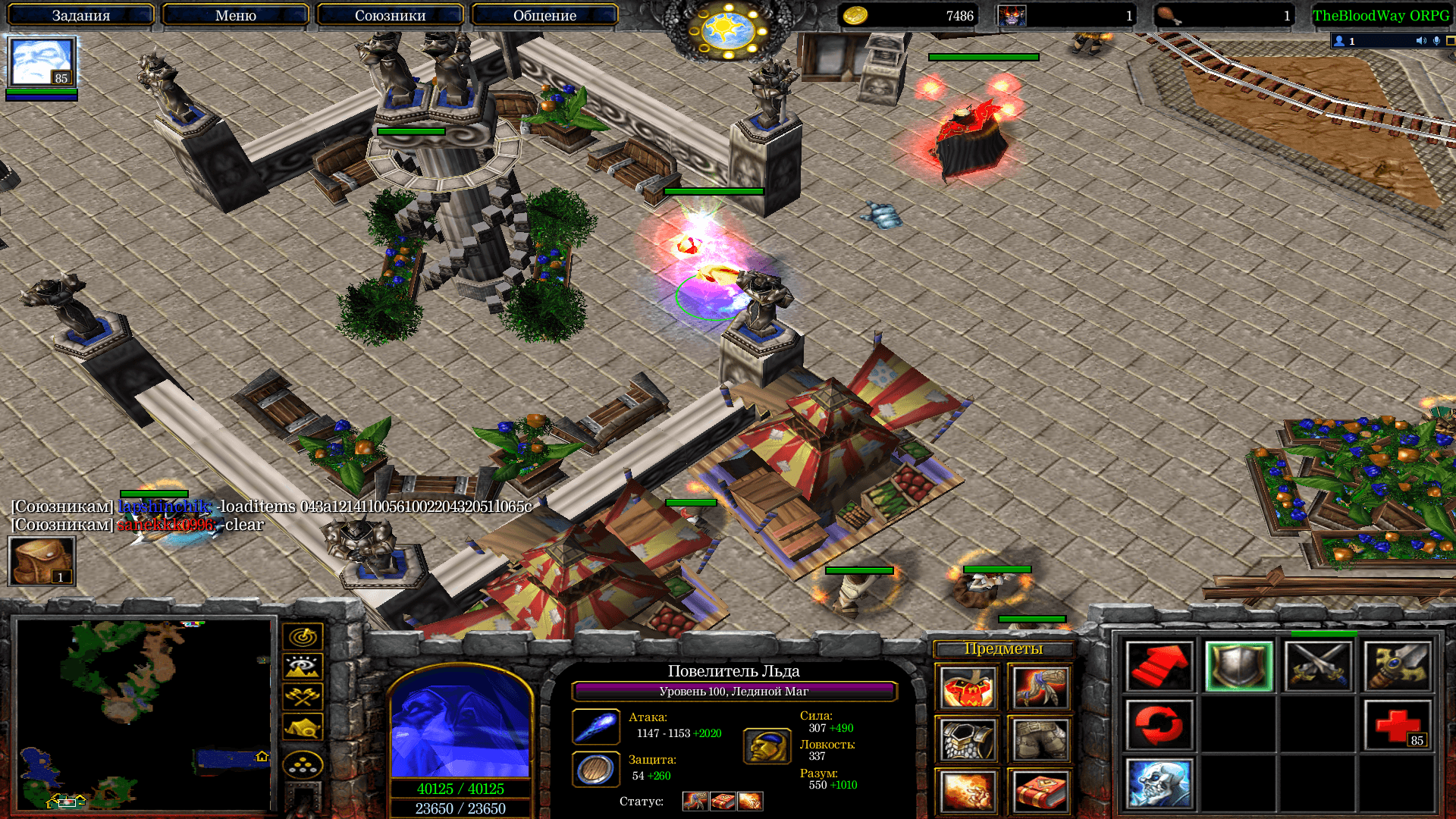Viewport: 1456px width, 819px height.
Task: Select the ice mage hero portrait icon
Action: (42, 63)
